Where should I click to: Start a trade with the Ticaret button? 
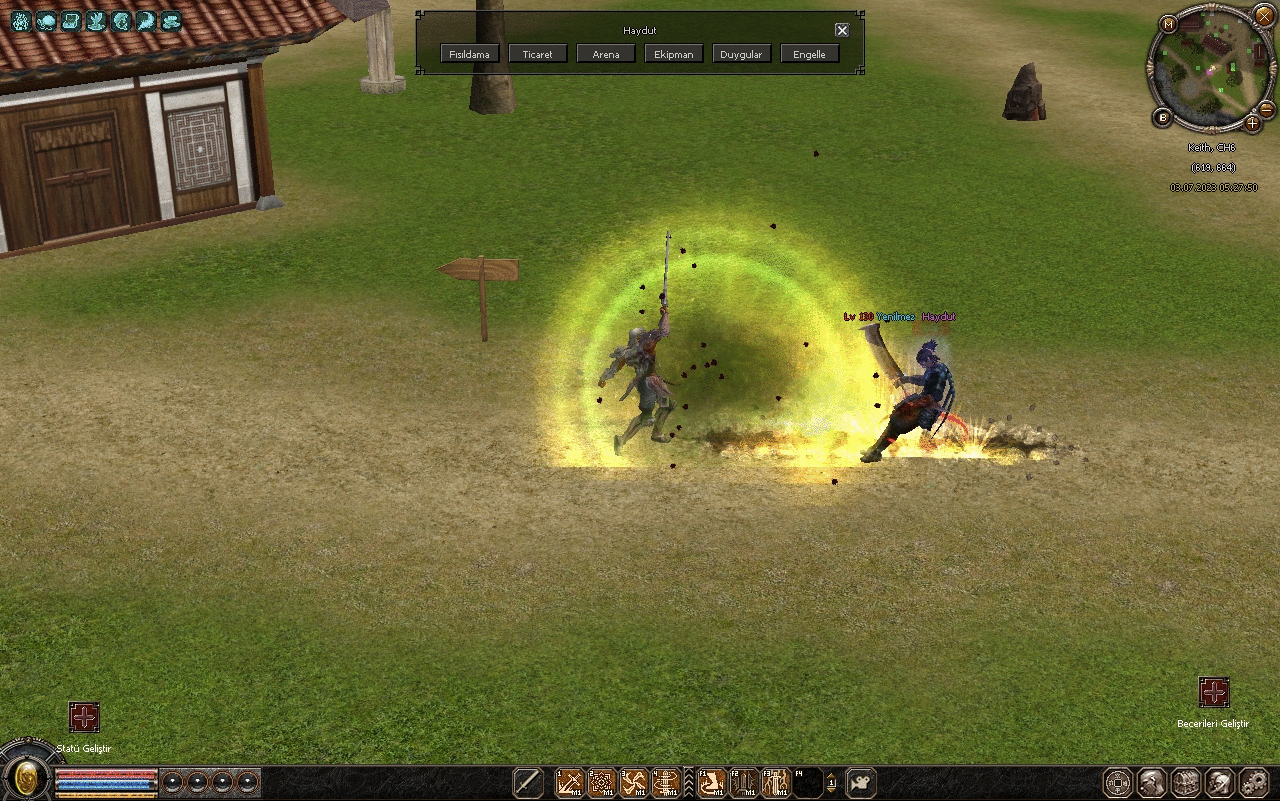[538, 54]
